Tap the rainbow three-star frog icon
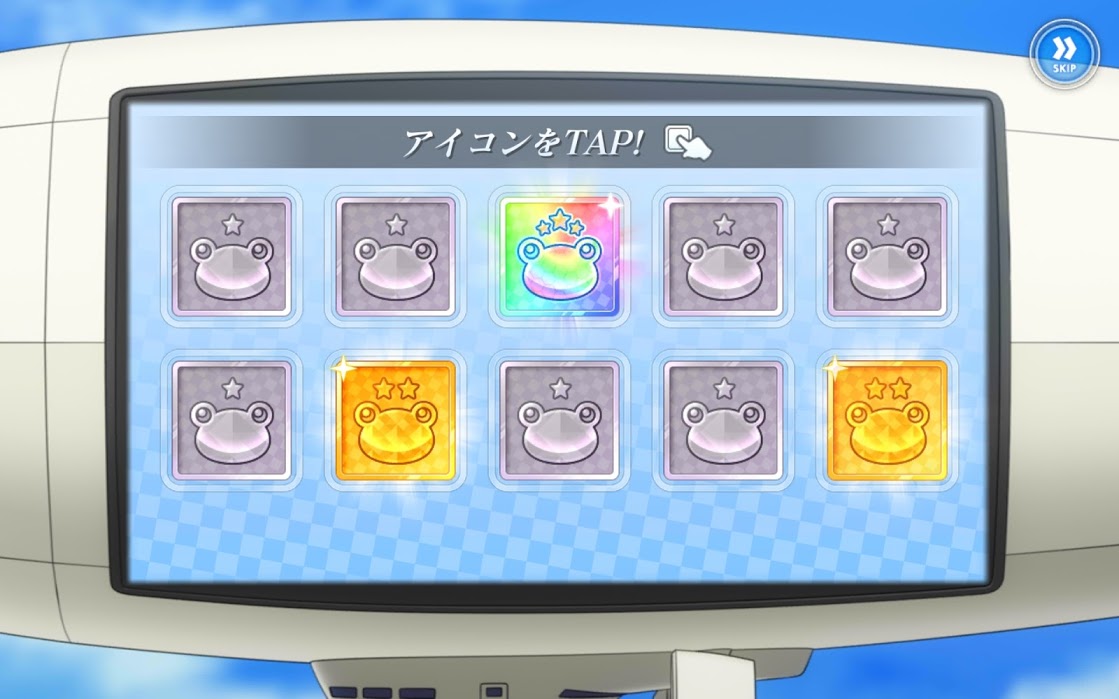Image resolution: width=1119 pixels, height=699 pixels. (x=559, y=257)
